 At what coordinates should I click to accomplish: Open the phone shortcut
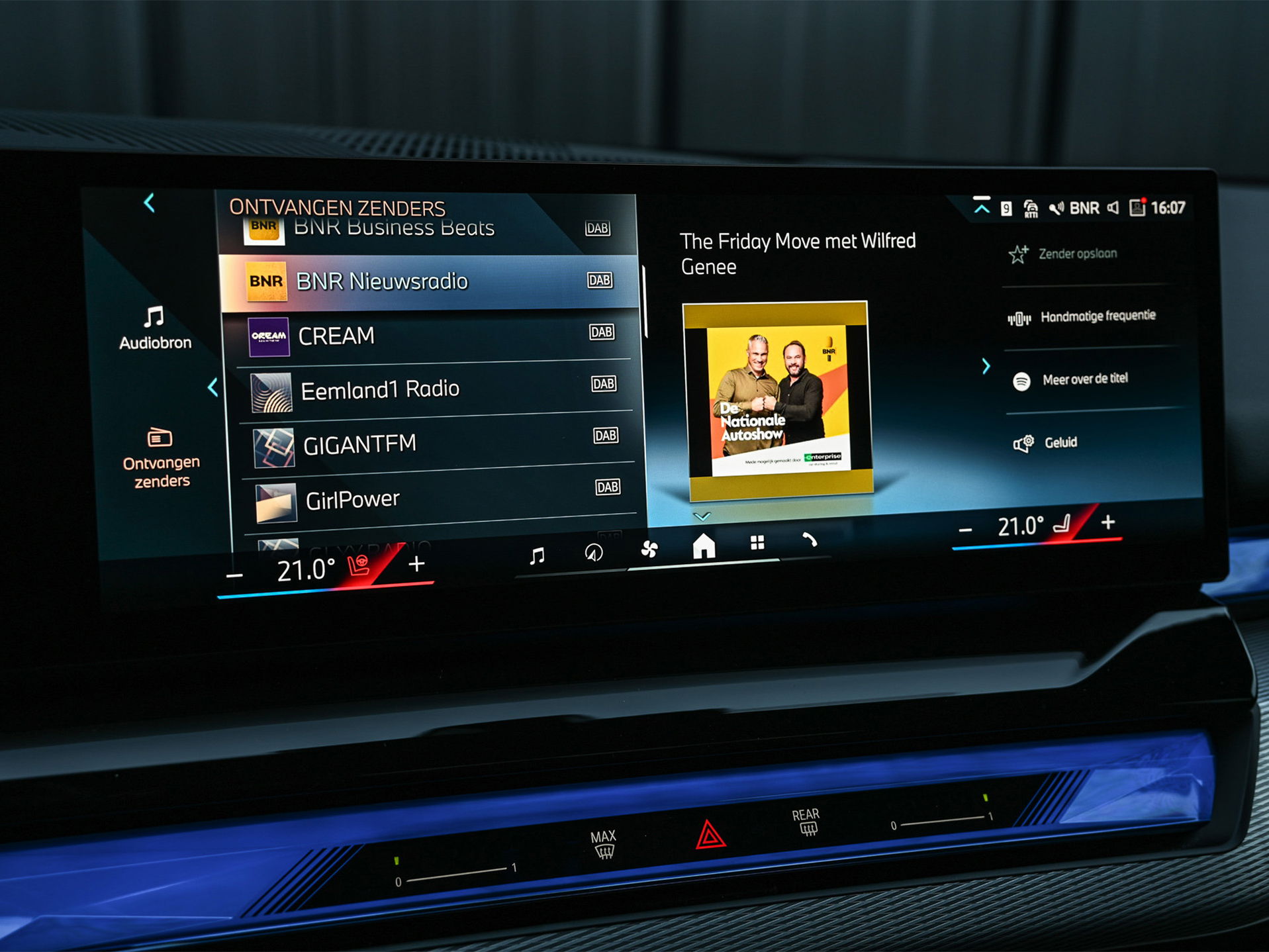click(810, 541)
